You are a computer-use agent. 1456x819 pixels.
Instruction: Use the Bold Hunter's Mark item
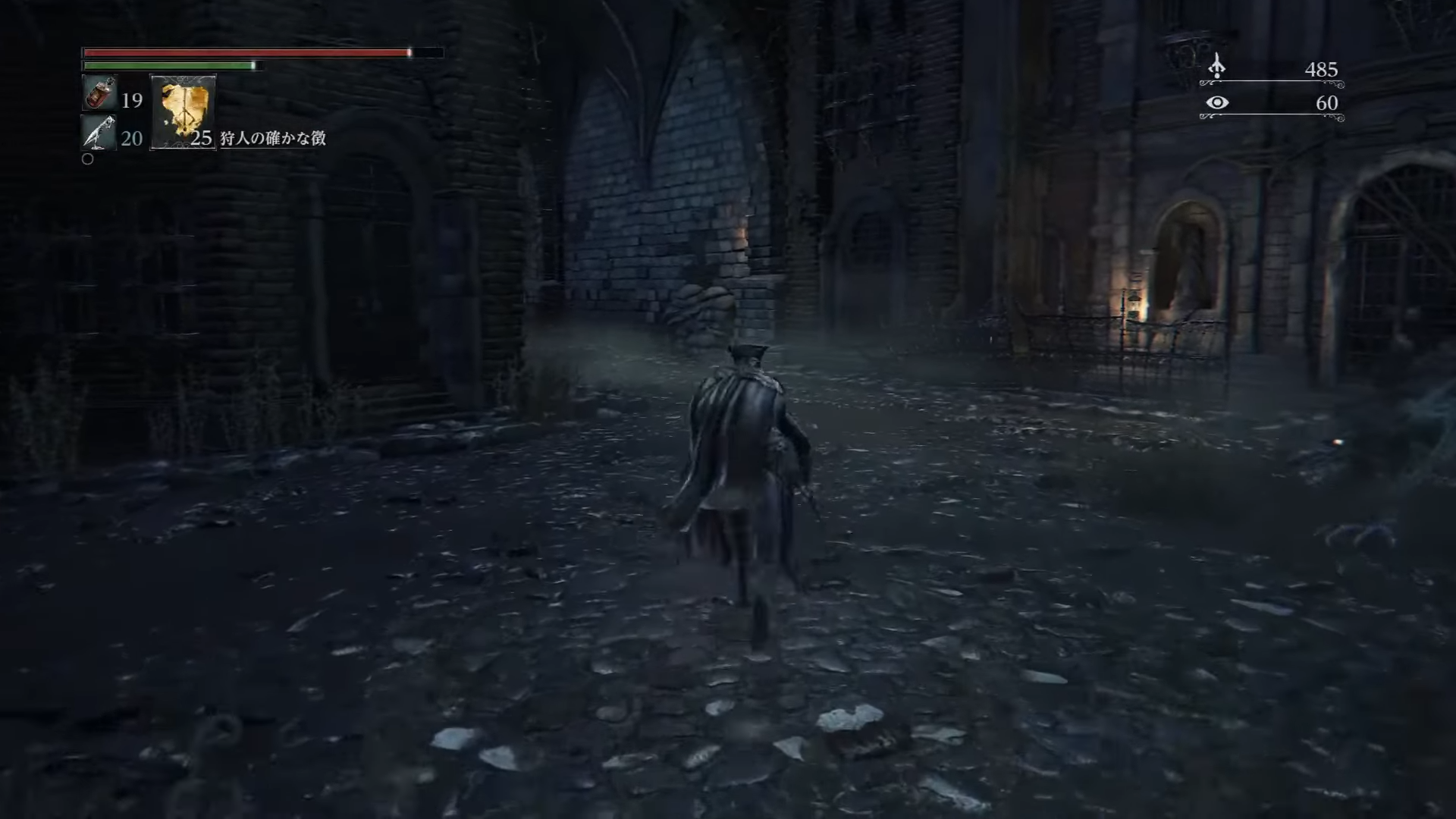click(x=184, y=112)
